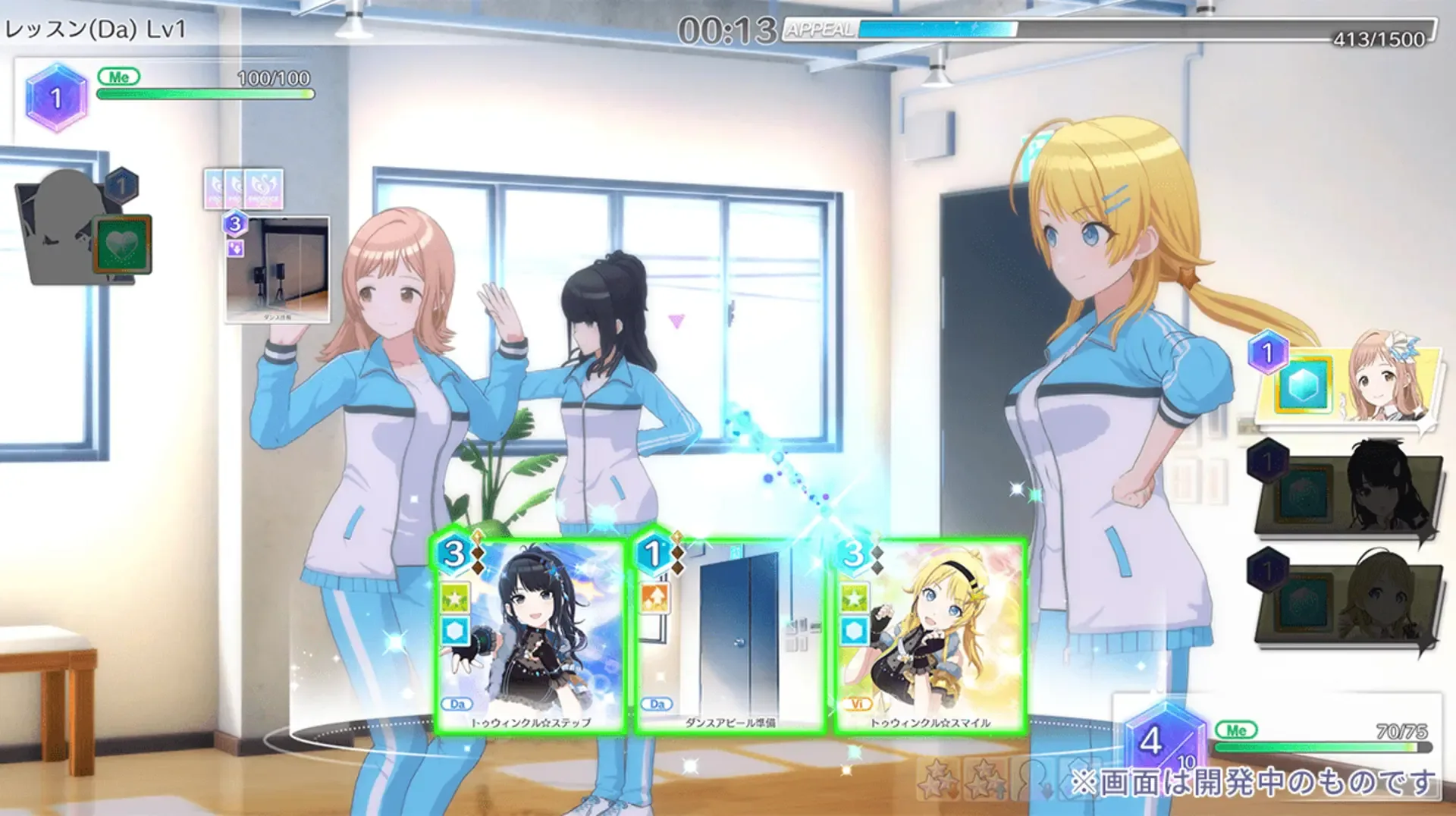Toggle the Da attribute tag on トゥウィンクル☆ステップ
Image resolution: width=1456 pixels, height=816 pixels.
pos(457,705)
